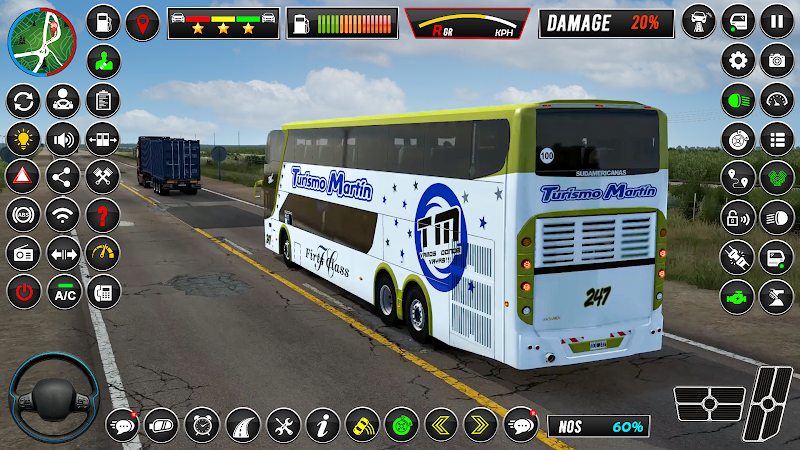This screenshot has height=450, width=800.
Task: Toggle the green headlight beam icon
Action: pos(738,100)
